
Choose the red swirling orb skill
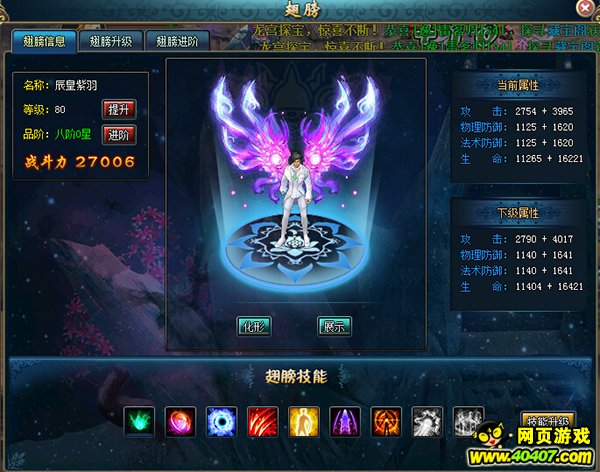pyautogui.click(x=180, y=421)
